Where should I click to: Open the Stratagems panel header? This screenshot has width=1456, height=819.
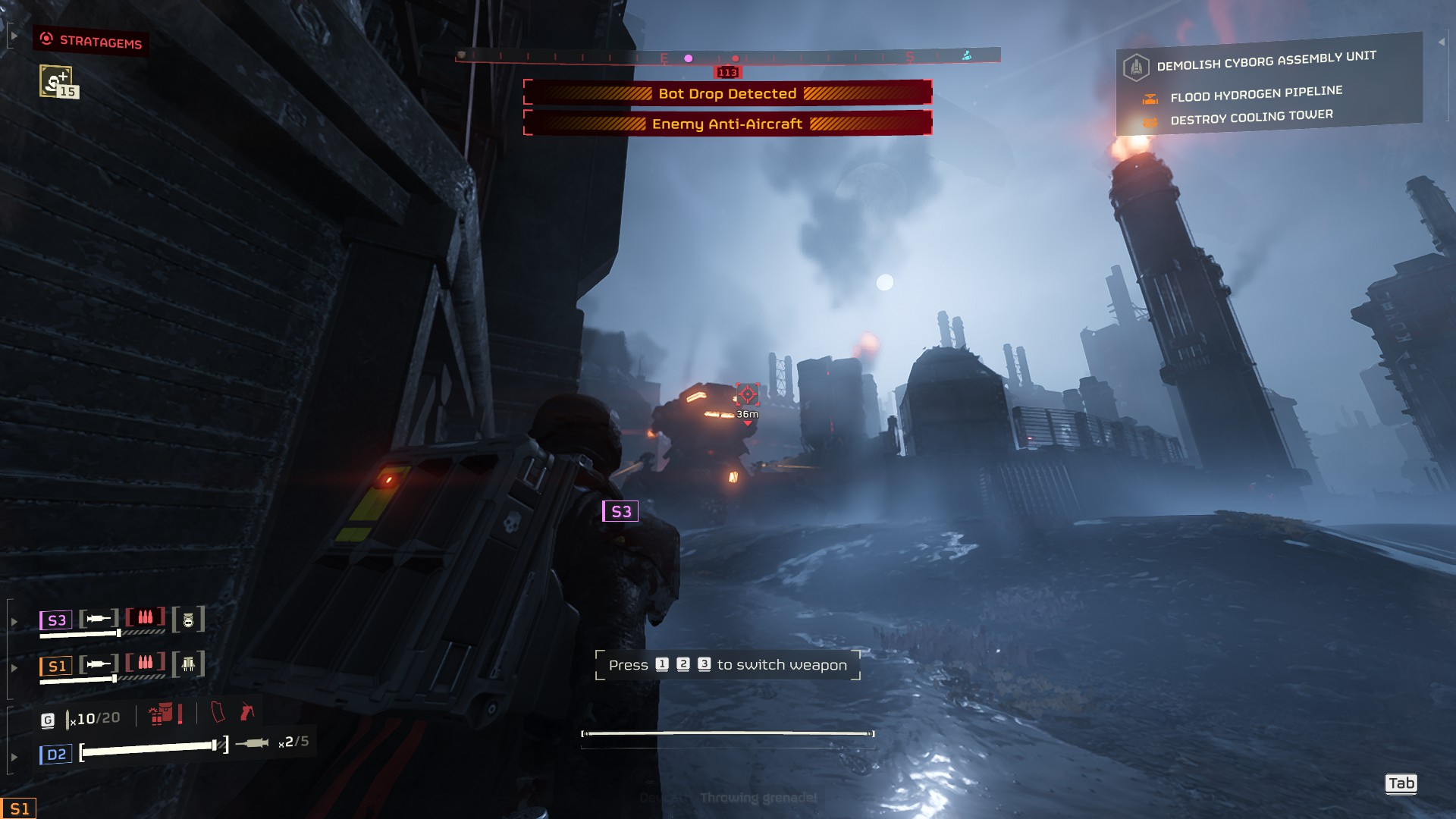pos(91,41)
